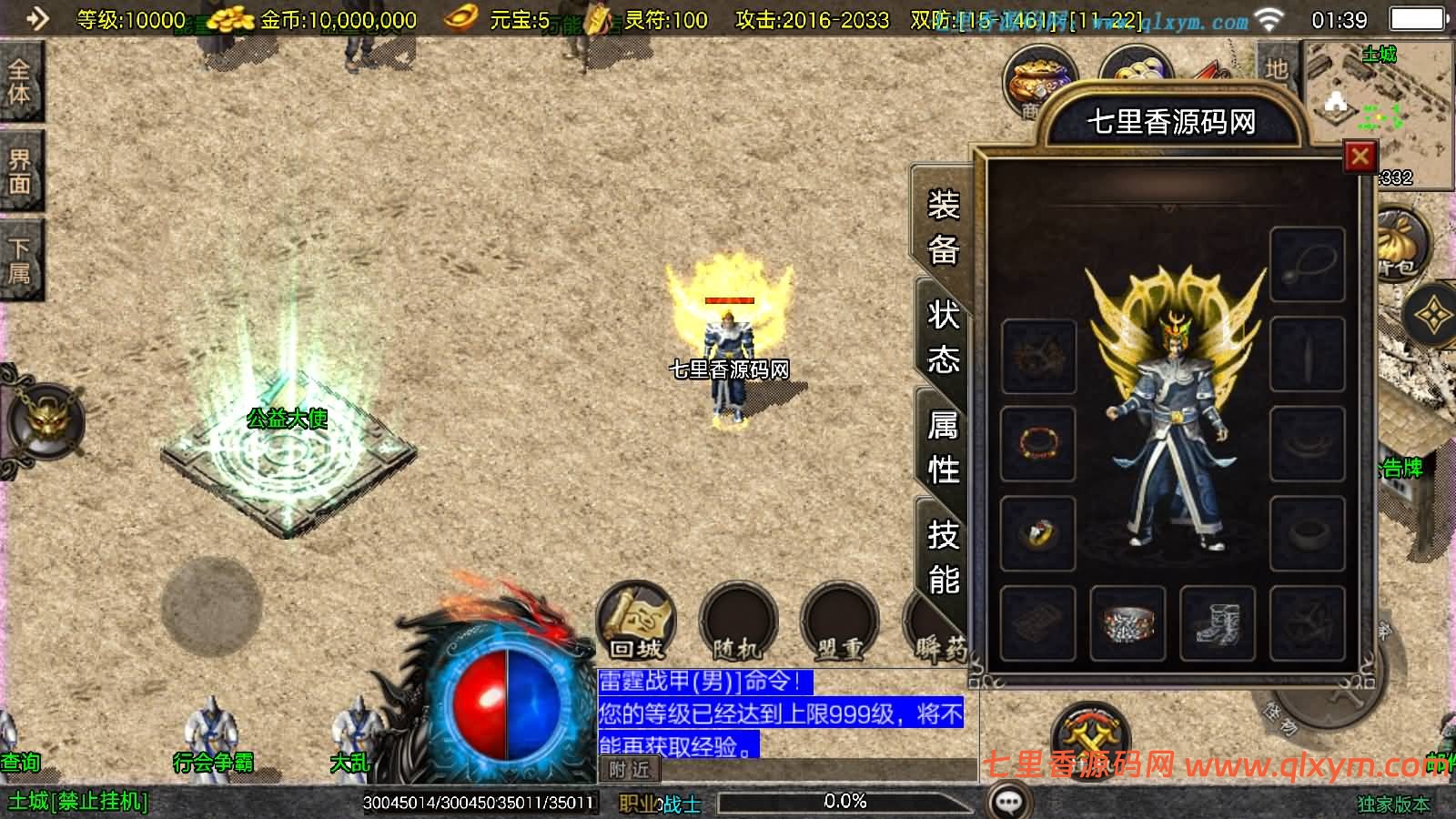
Task: Select the 全体 button on left edge
Action: [x=19, y=82]
